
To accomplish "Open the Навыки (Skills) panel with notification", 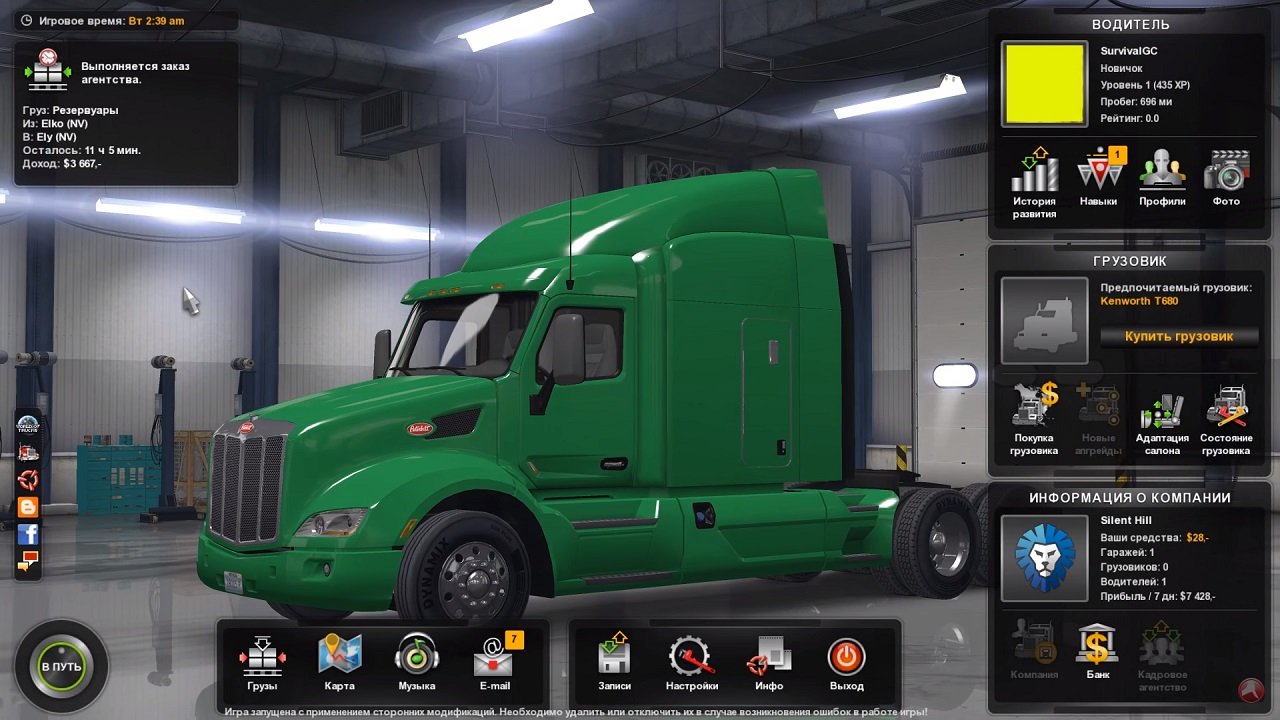I will click(1097, 175).
